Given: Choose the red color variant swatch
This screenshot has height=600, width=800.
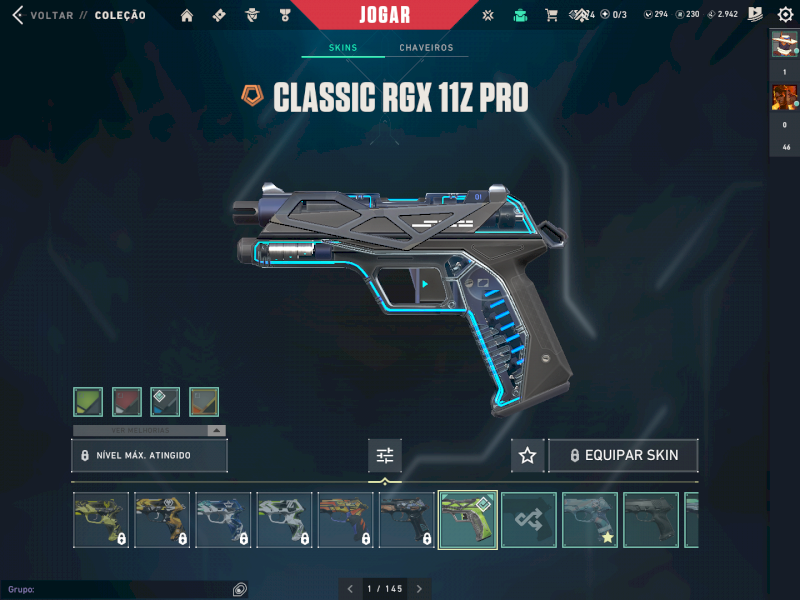Looking at the screenshot, I should [x=127, y=402].
